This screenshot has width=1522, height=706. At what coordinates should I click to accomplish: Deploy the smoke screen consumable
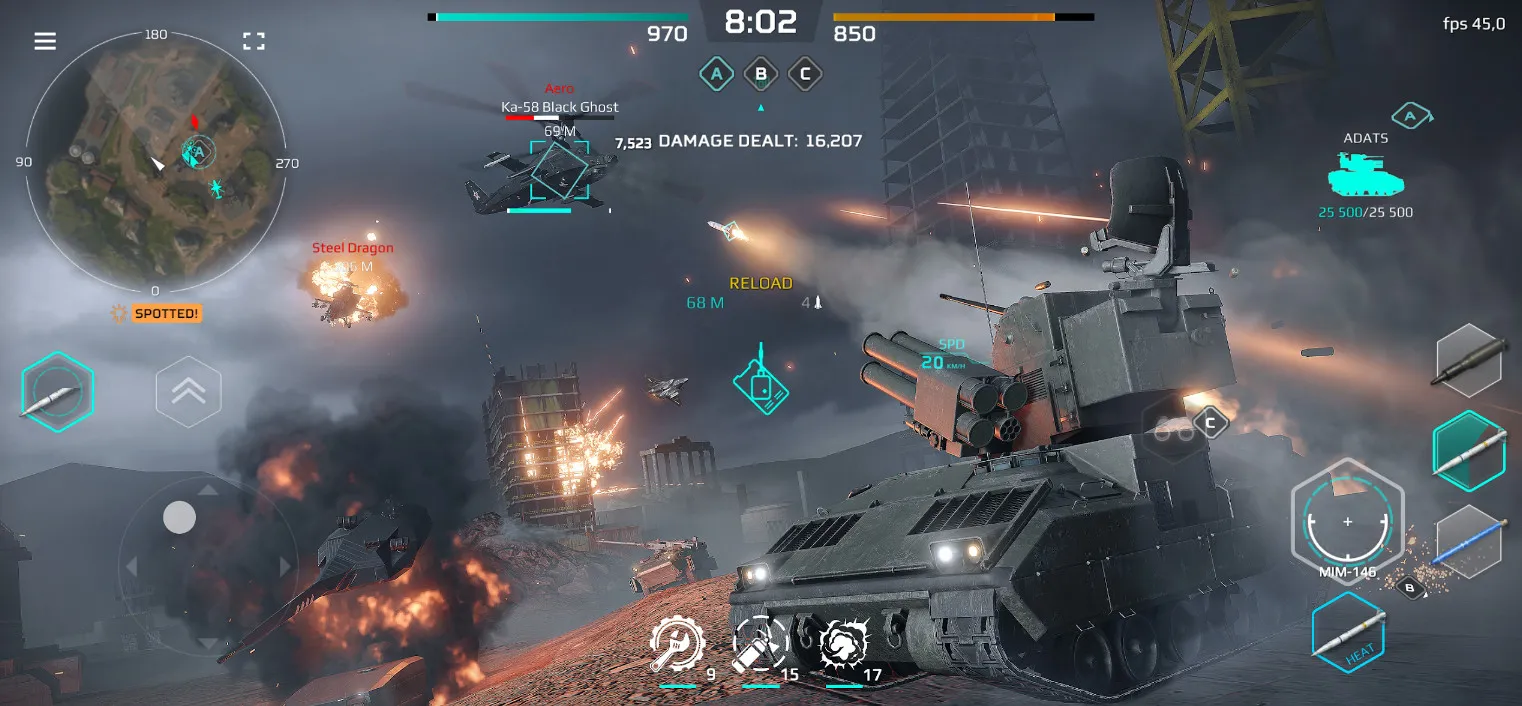[844, 645]
